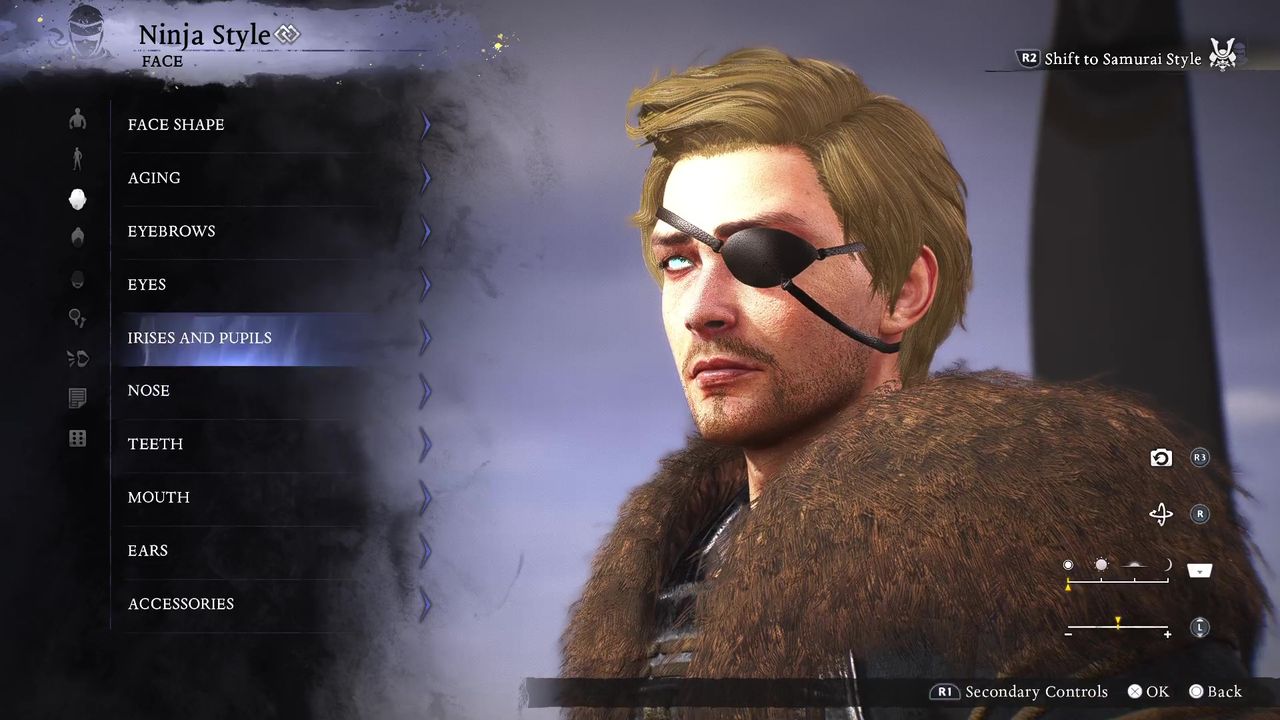The height and width of the screenshot is (720, 1280).
Task: Select the Facial Hair icon in sidebar
Action: click(x=77, y=279)
